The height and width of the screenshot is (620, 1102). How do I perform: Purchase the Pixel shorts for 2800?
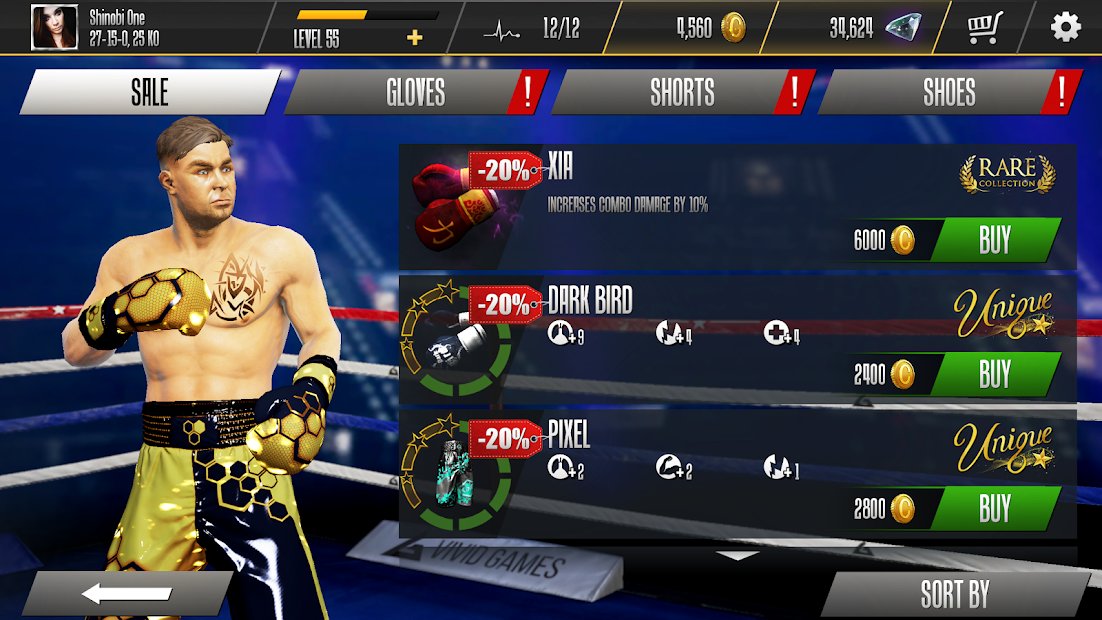click(994, 508)
